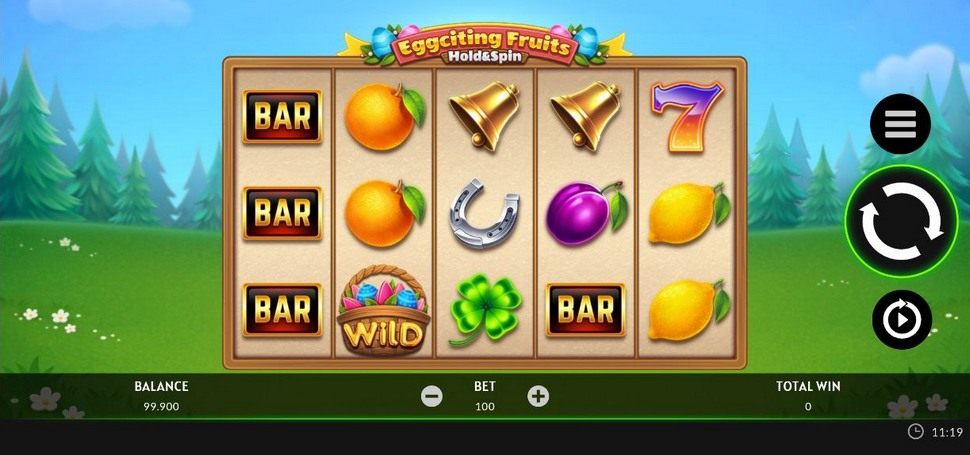Open the hamburger menu
970x455 pixels.
click(x=900, y=124)
